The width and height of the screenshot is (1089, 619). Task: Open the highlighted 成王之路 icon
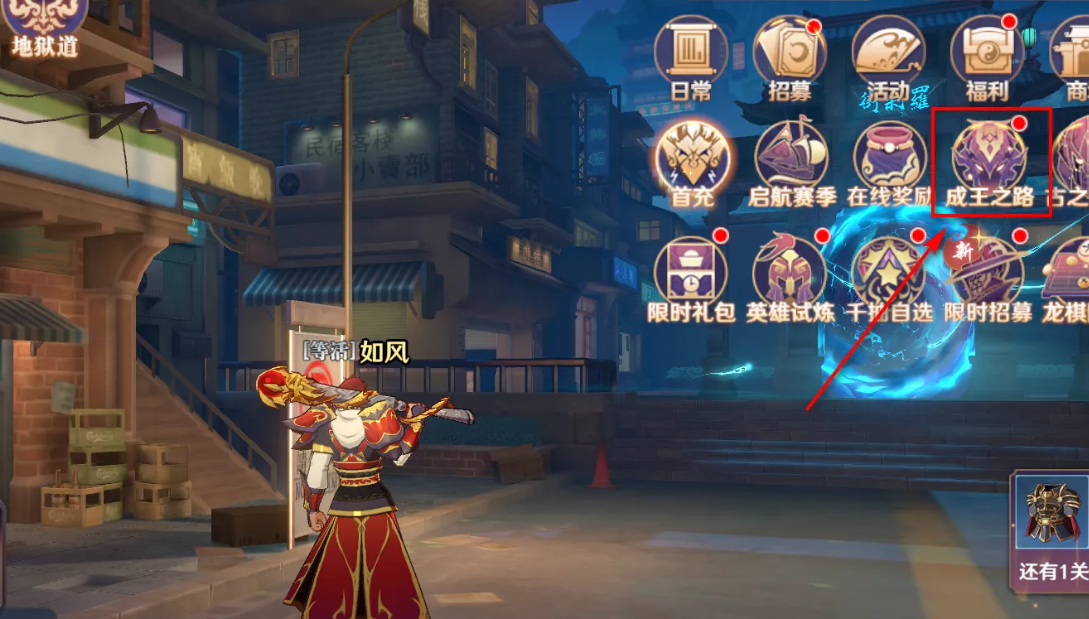coord(990,160)
